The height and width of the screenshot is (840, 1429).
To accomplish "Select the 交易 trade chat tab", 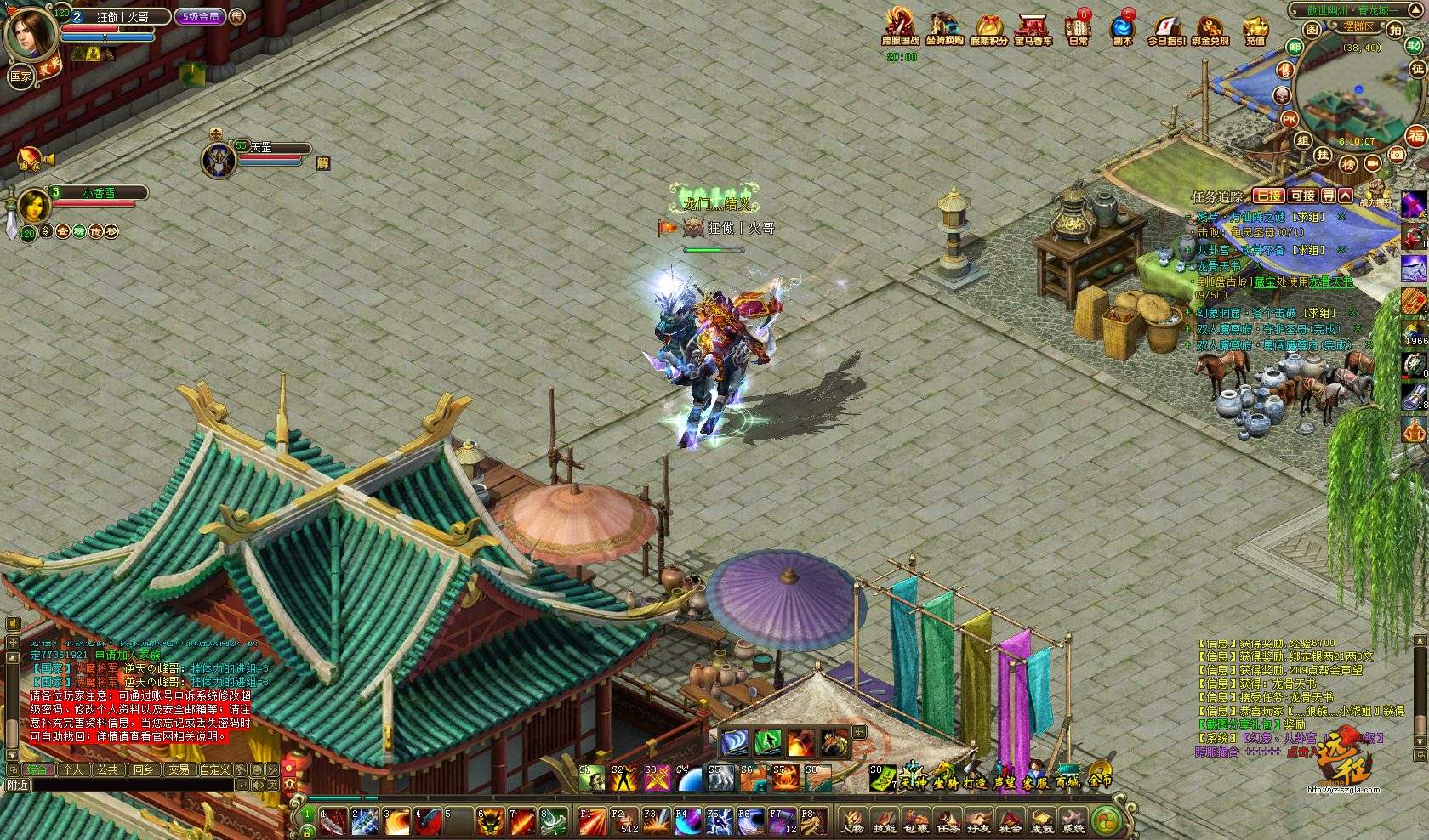I will point(178,769).
